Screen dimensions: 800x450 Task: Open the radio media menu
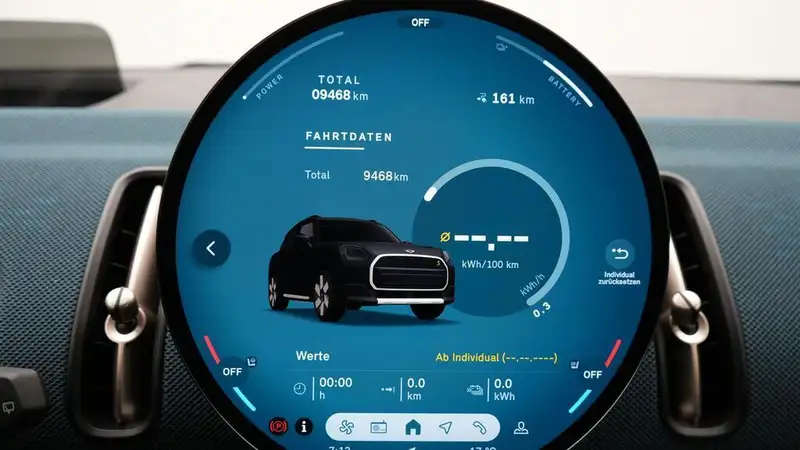coord(378,427)
